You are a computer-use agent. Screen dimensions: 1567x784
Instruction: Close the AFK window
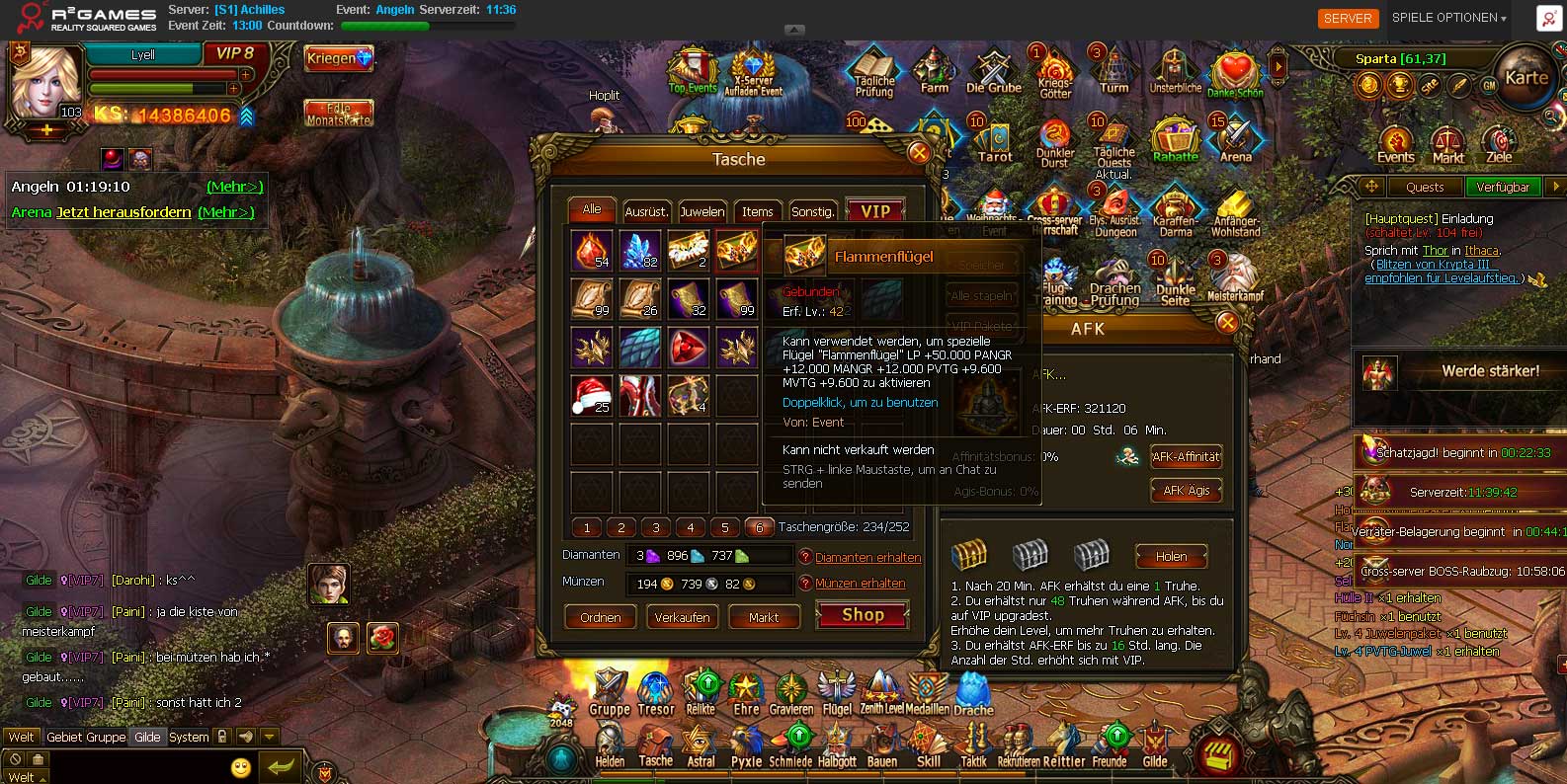pyautogui.click(x=1227, y=322)
